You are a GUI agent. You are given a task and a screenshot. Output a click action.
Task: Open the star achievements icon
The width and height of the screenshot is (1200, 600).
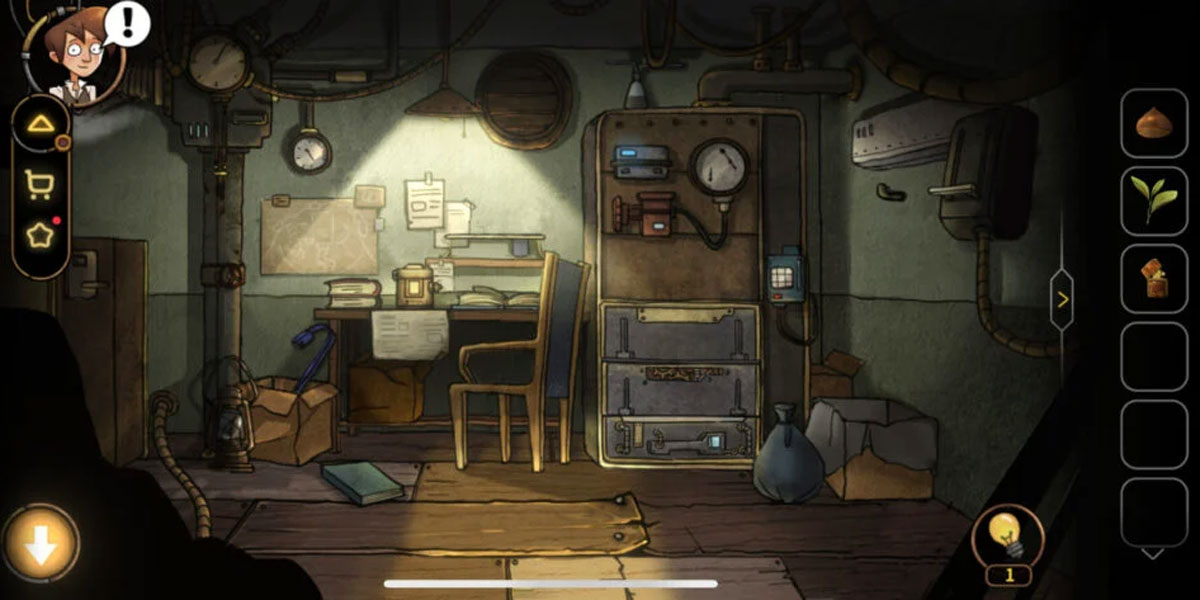(x=40, y=236)
